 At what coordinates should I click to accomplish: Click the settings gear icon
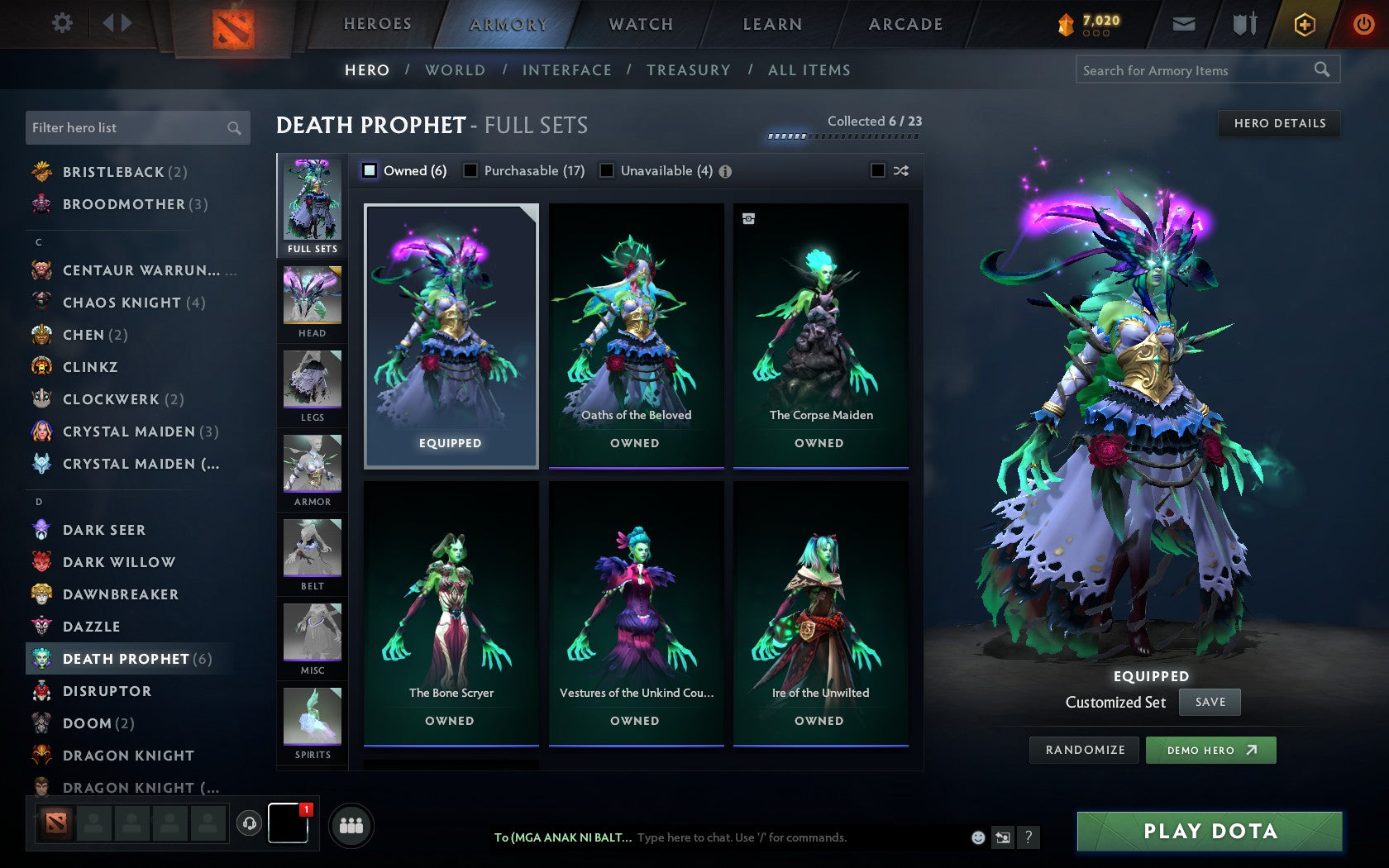pos(60,23)
